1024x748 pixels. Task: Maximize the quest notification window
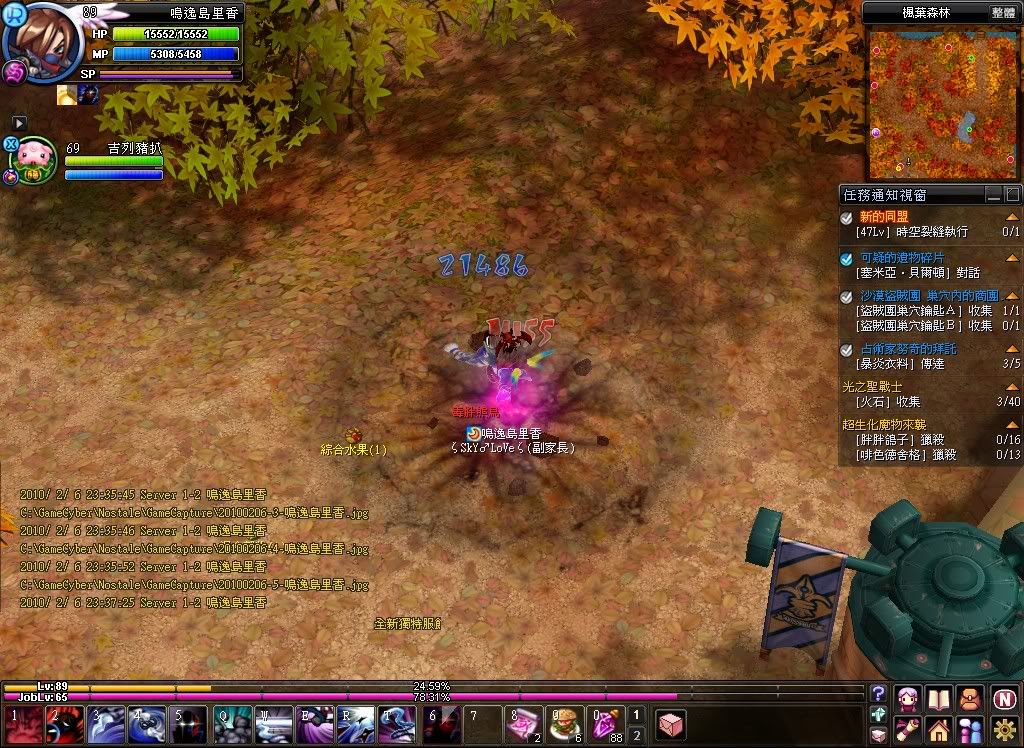(x=1012, y=195)
